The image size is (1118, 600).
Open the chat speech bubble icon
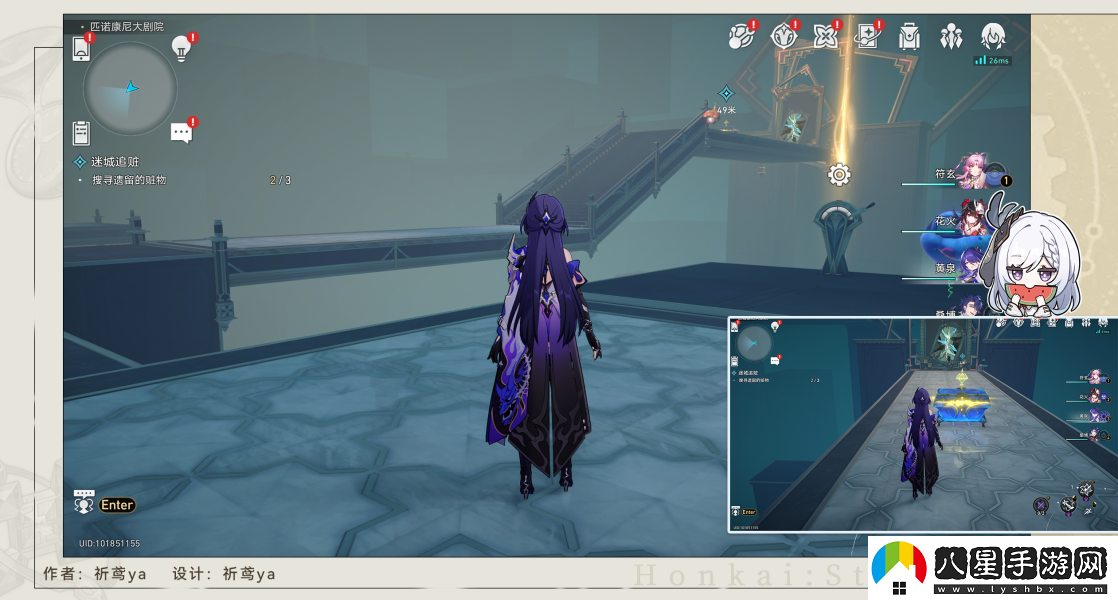181,132
